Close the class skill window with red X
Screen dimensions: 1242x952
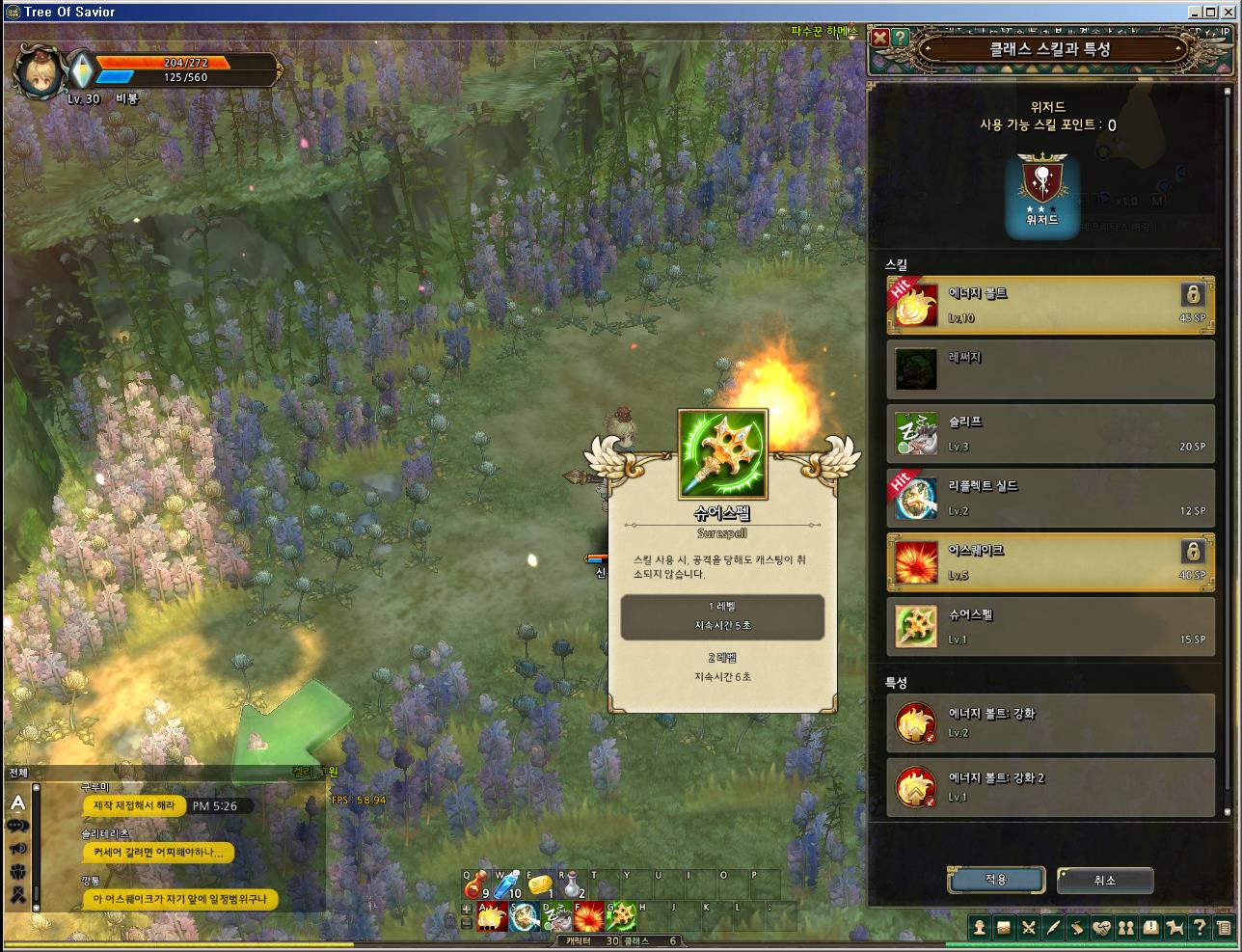879,38
